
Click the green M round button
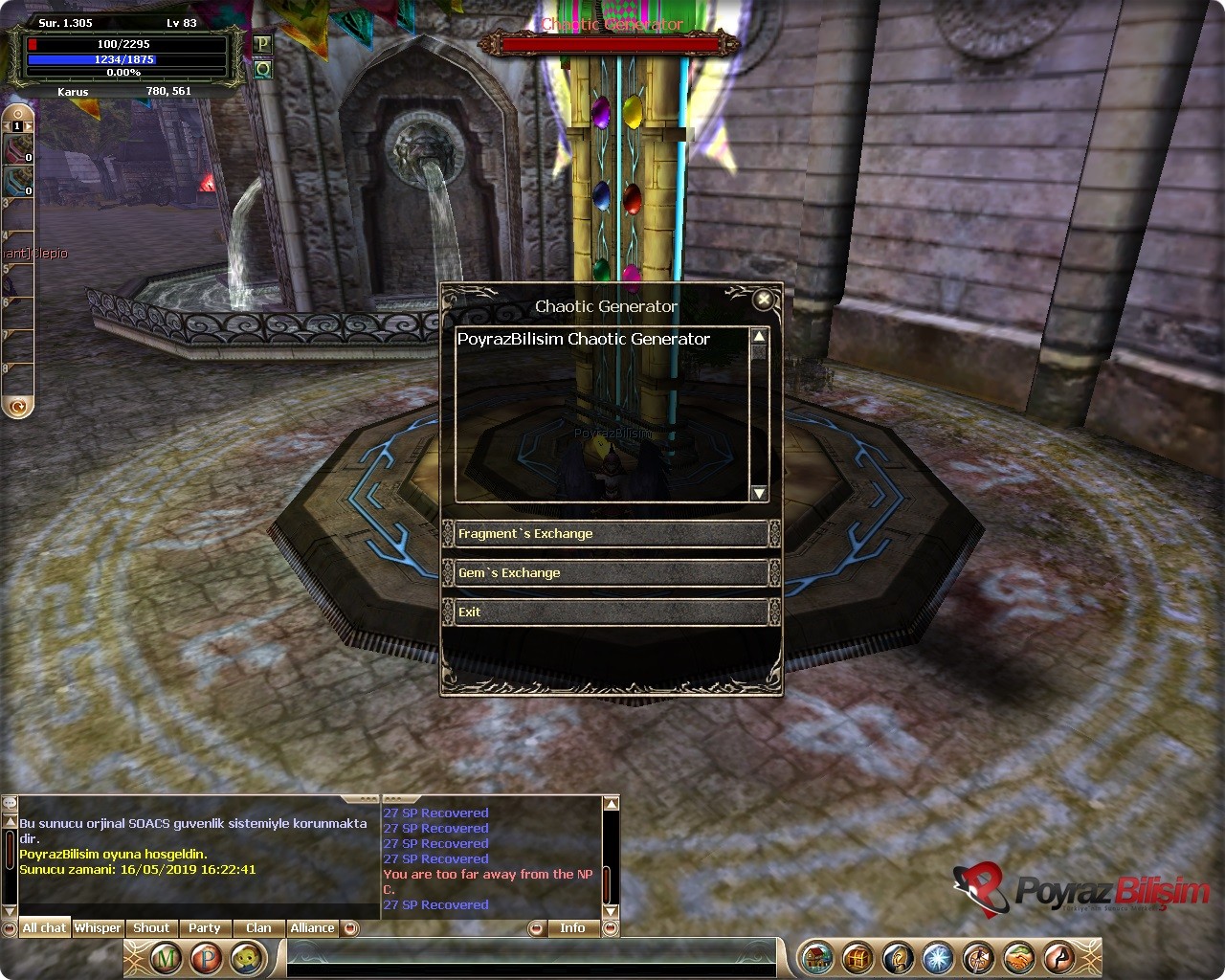pos(167,957)
